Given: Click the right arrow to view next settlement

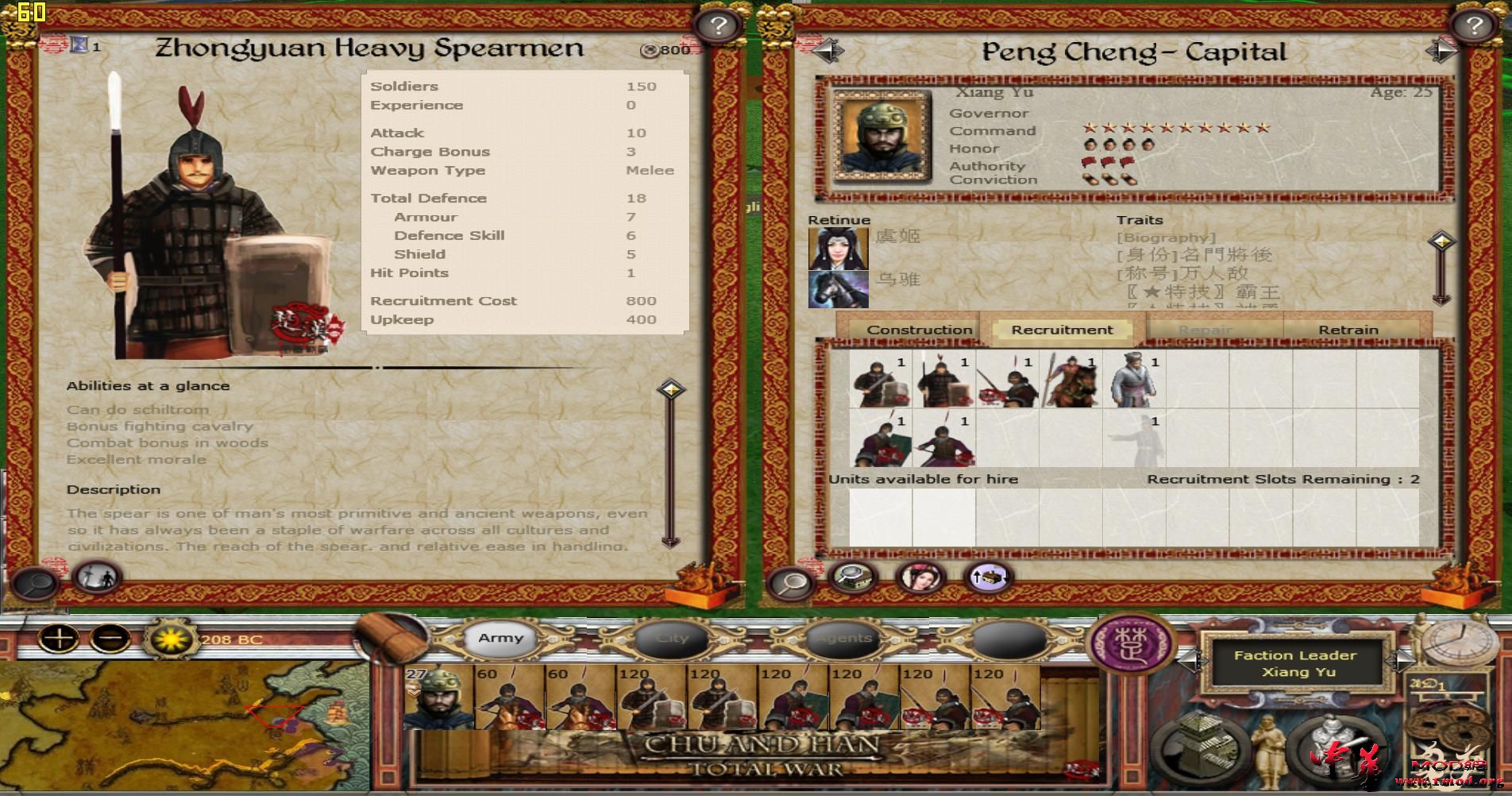Looking at the screenshot, I should [x=1441, y=51].
